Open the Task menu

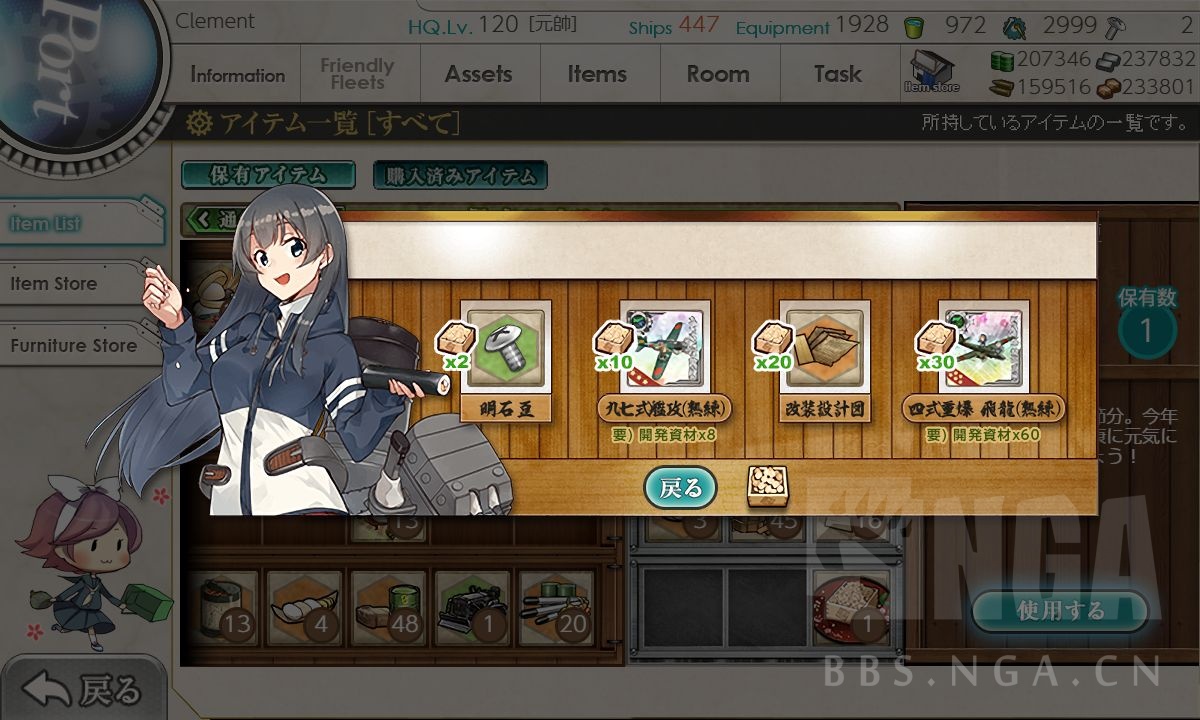837,75
